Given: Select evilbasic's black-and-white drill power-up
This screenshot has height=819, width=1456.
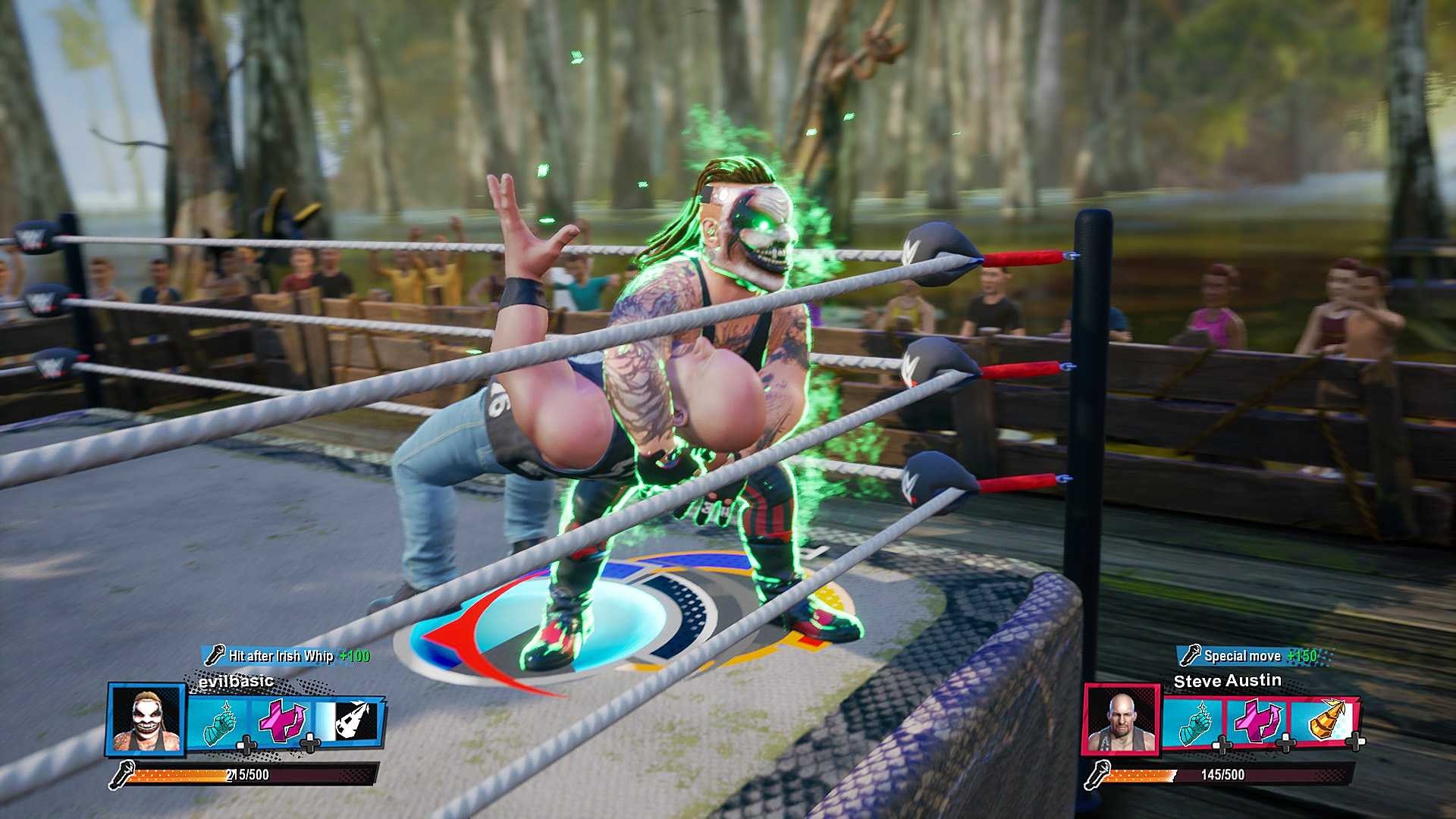Looking at the screenshot, I should (x=348, y=720).
